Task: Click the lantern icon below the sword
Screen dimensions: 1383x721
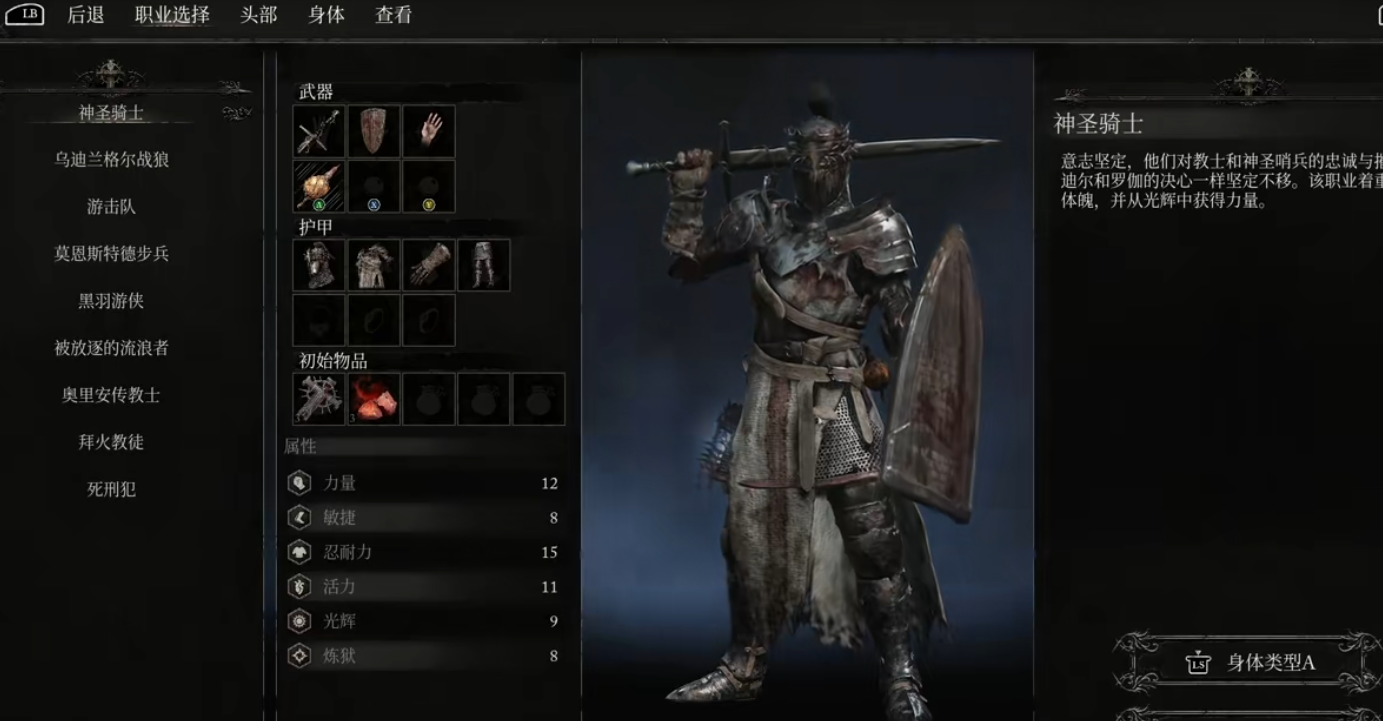Action: tap(318, 187)
